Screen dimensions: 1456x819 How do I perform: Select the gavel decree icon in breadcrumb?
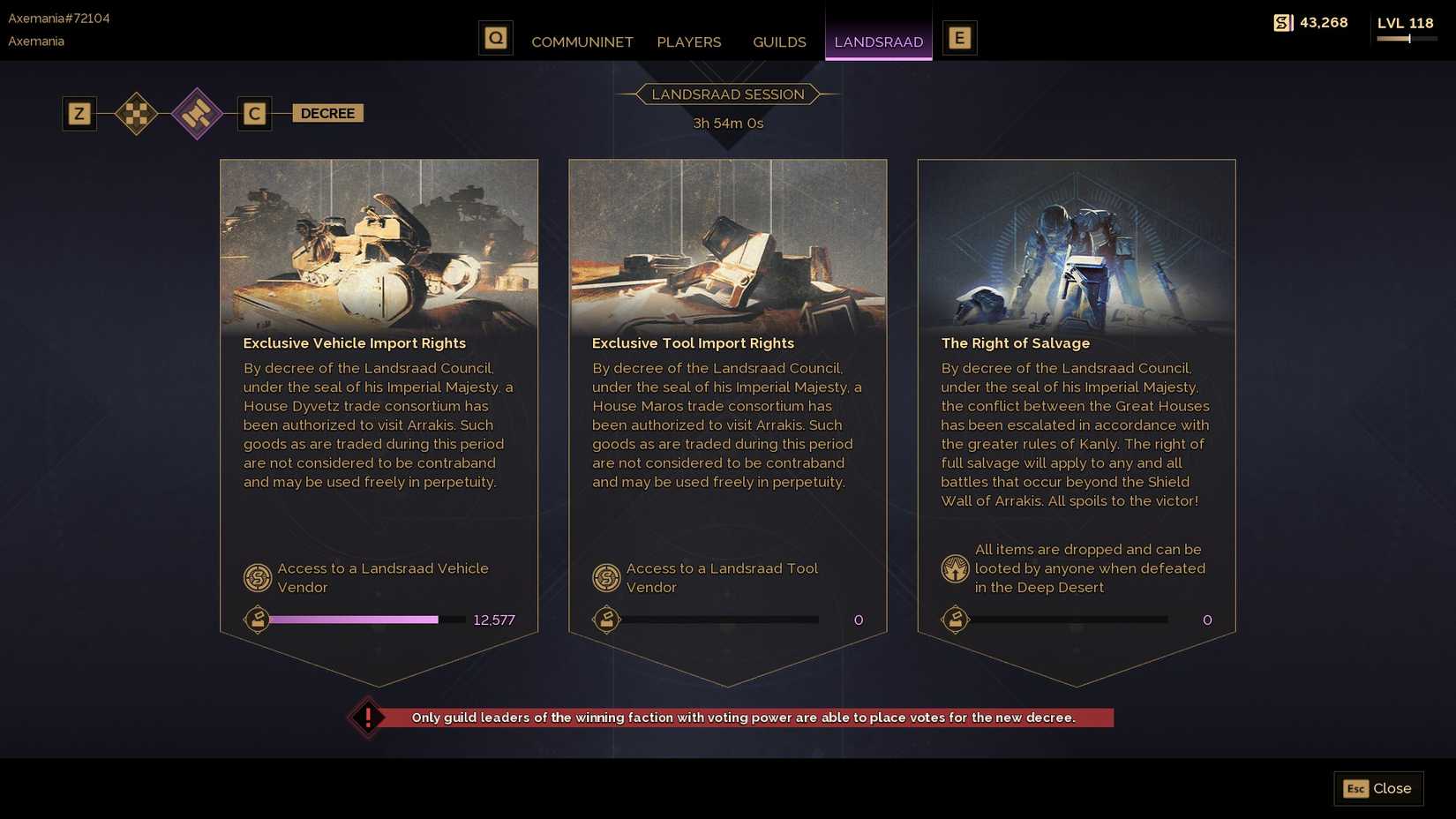(x=197, y=113)
